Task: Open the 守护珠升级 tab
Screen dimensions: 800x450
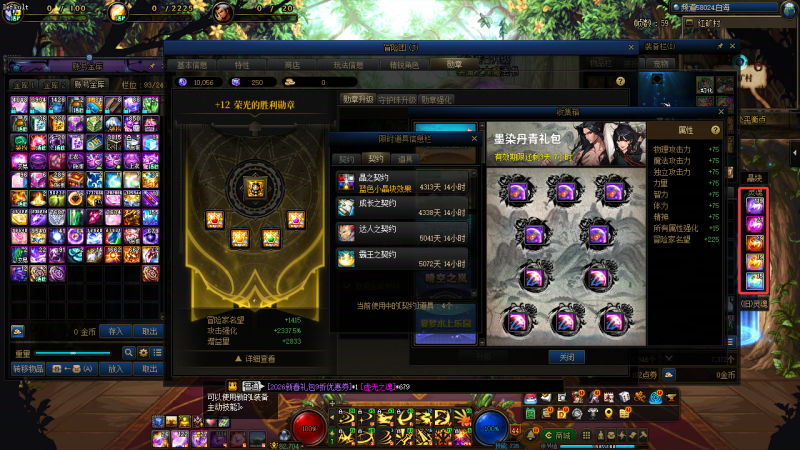Action: 399,99
